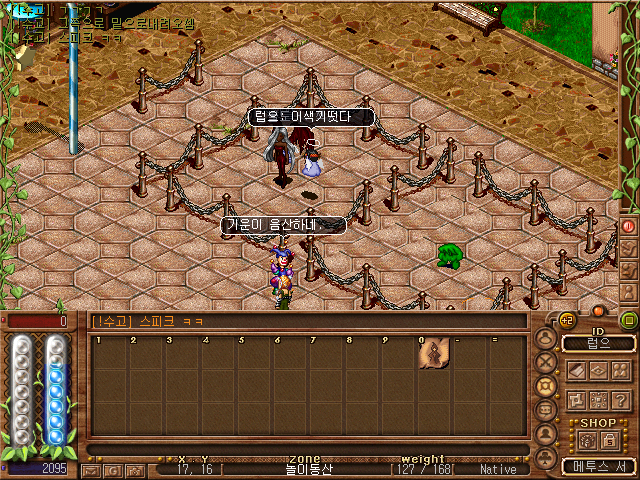Click the dotted square icon button
The image size is (640, 480).
[x=598, y=399]
